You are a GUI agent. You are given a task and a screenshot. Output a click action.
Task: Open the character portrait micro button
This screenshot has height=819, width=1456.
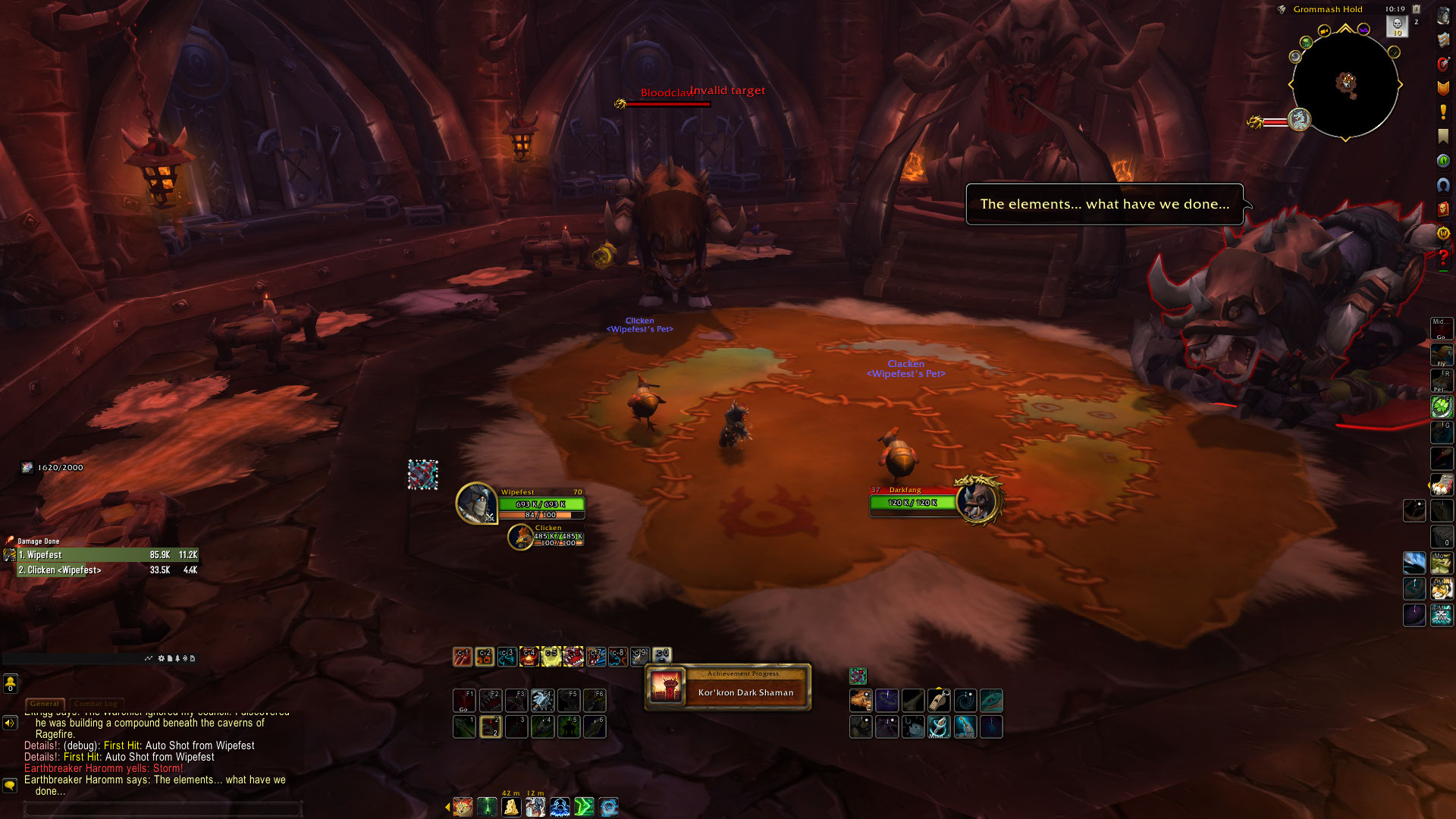click(x=1442, y=17)
